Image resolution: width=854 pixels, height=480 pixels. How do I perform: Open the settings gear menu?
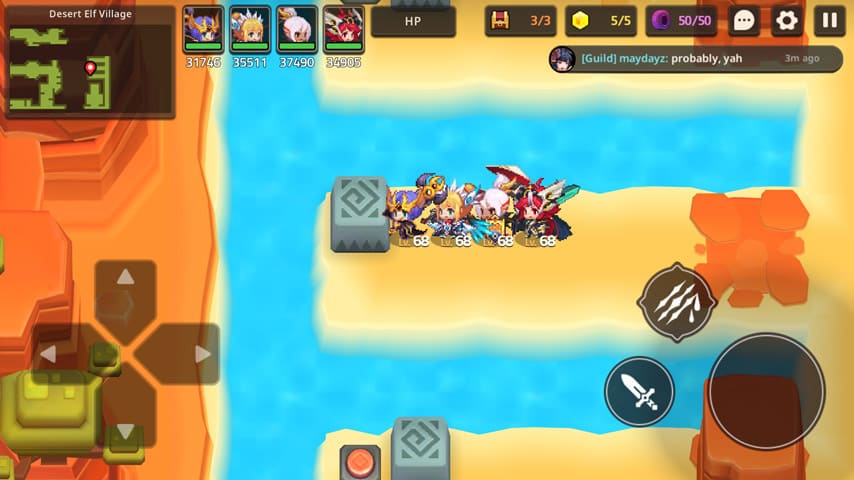[787, 20]
